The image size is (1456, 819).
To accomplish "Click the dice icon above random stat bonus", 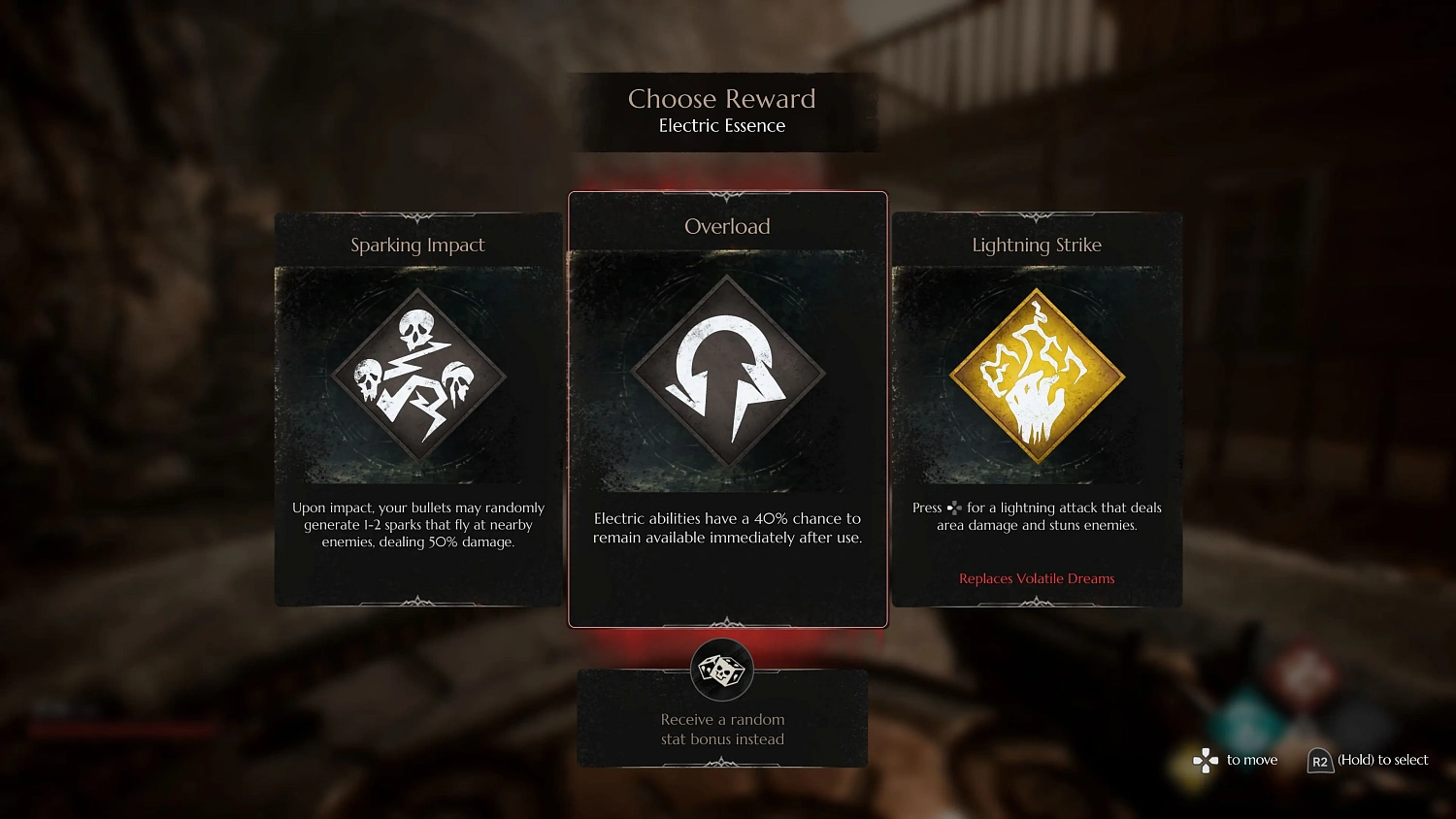I will (x=722, y=668).
